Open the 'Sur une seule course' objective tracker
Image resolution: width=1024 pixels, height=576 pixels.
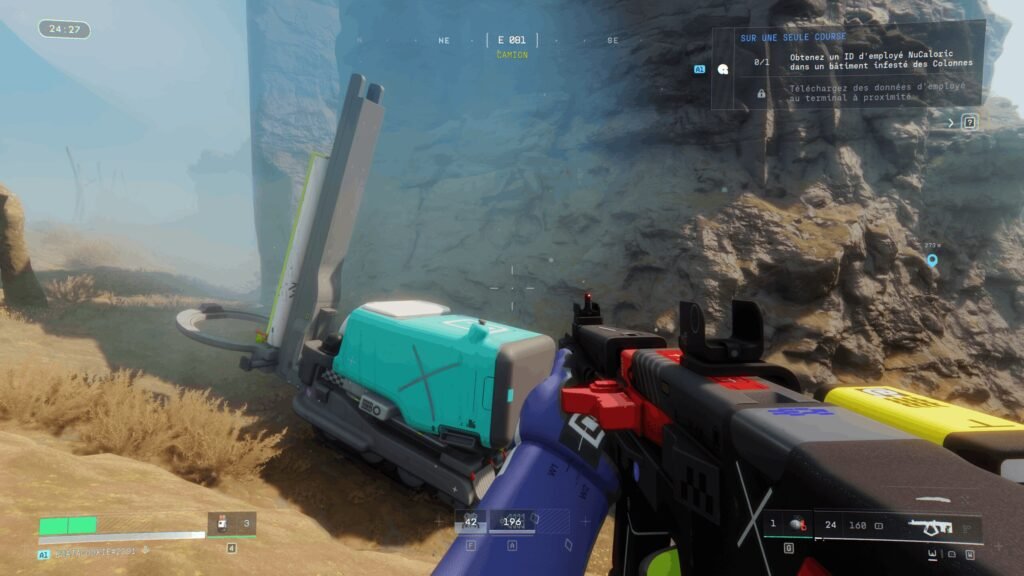[793, 38]
